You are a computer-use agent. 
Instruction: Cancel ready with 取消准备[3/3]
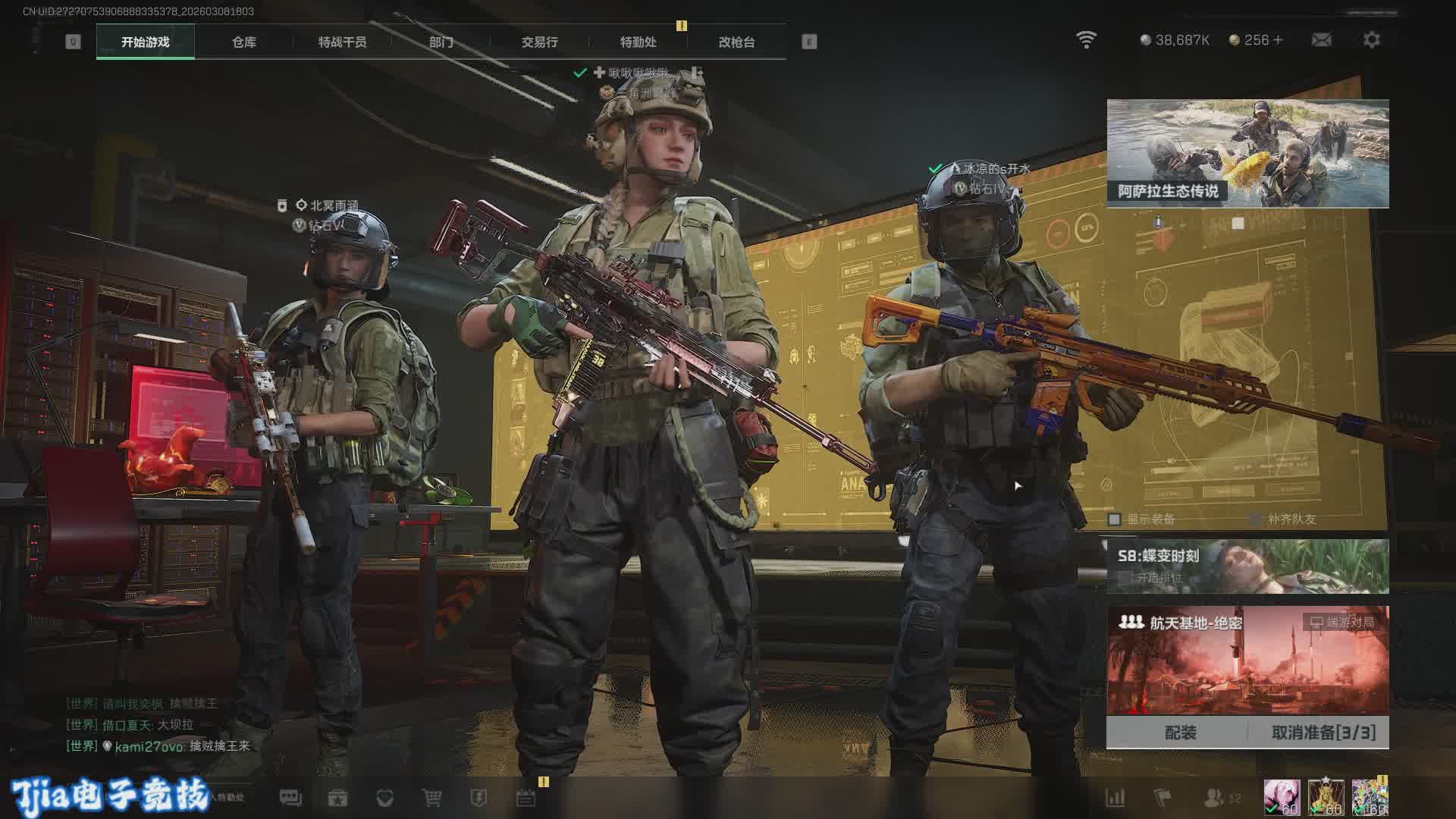click(1323, 733)
